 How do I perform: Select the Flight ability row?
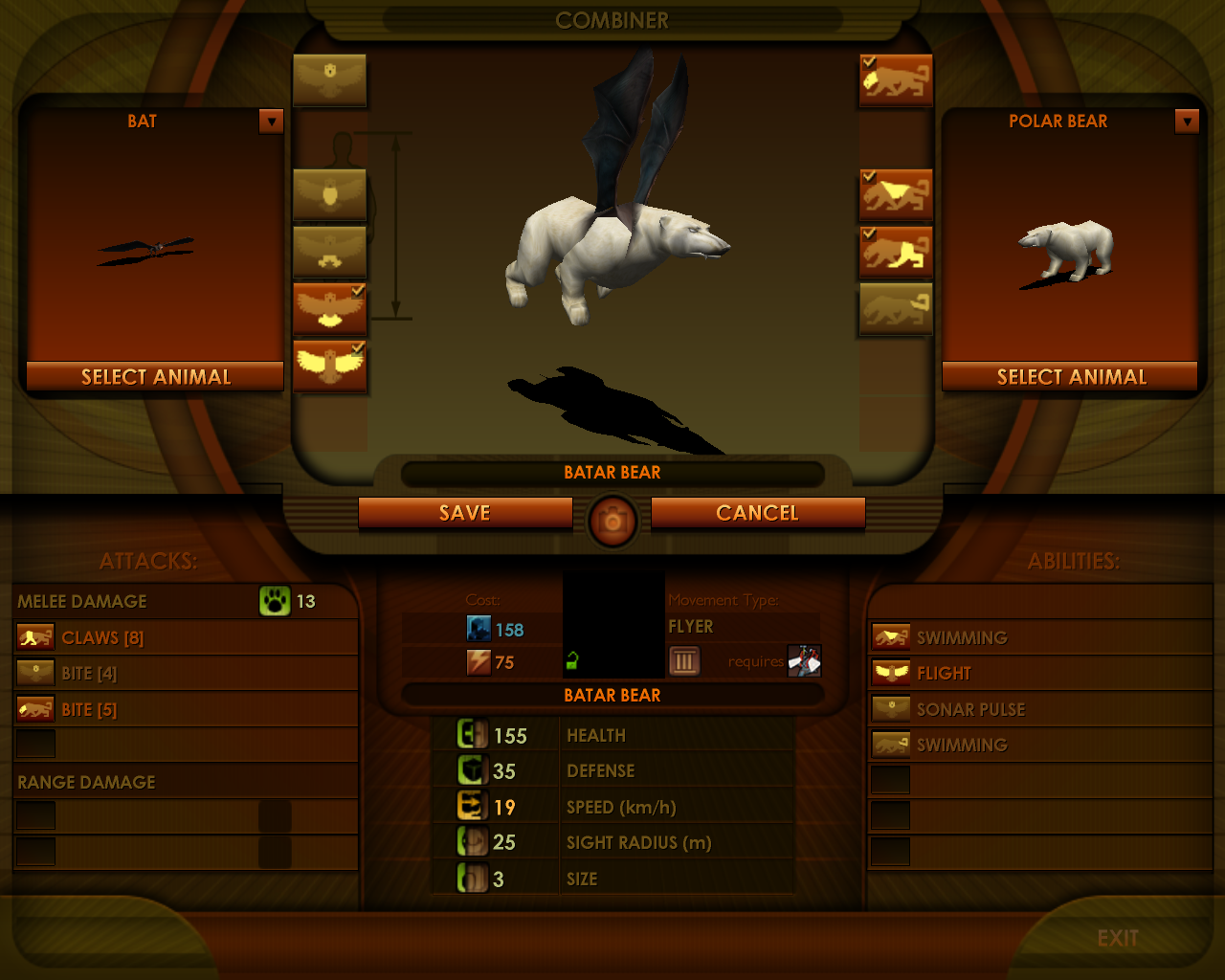coord(1039,673)
